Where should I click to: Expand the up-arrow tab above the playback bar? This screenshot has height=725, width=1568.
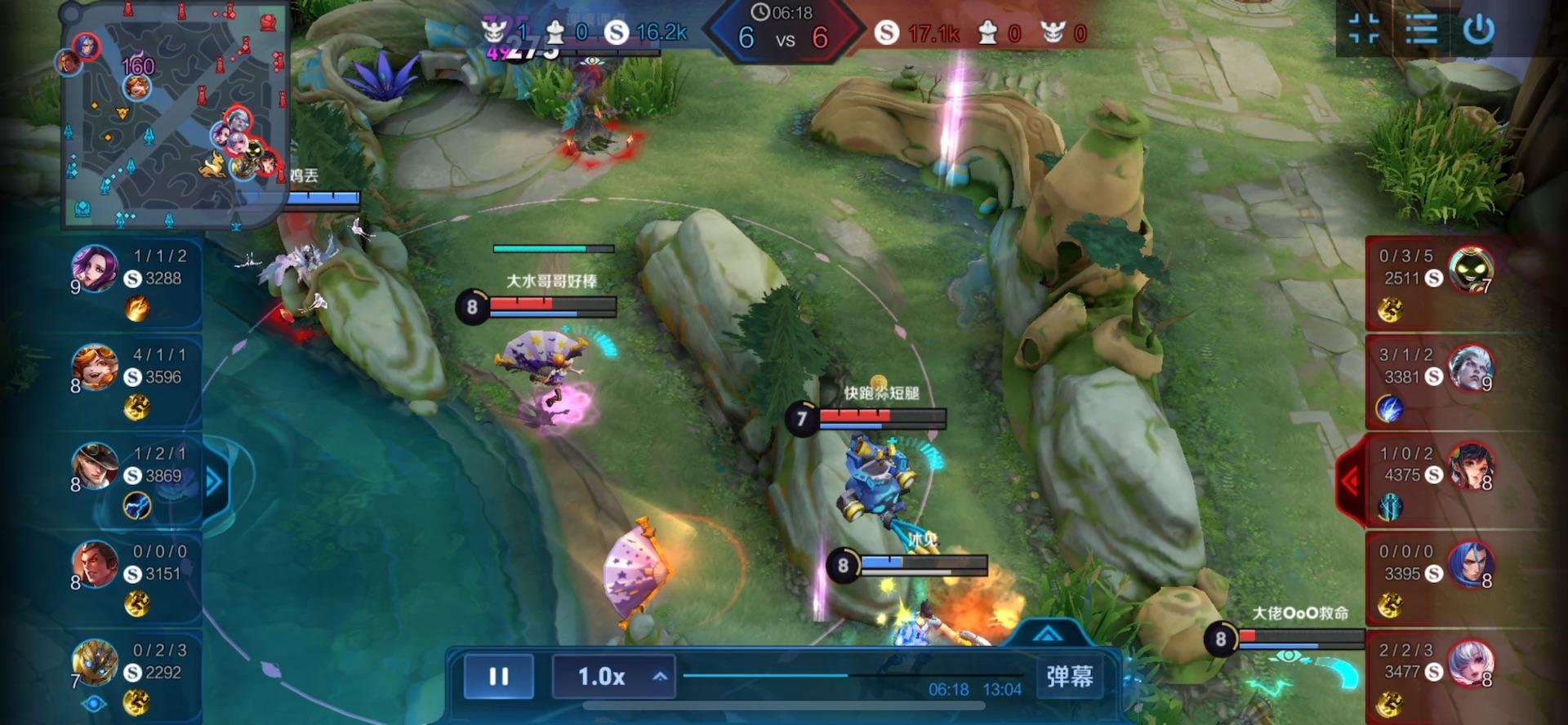pos(1048,634)
